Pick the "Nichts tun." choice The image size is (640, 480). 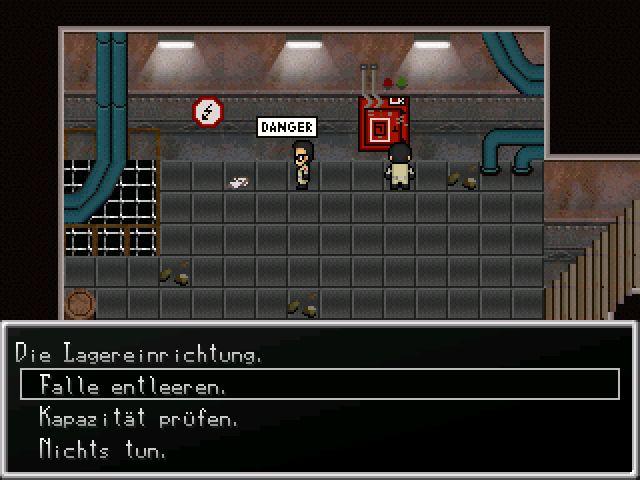click(x=103, y=449)
